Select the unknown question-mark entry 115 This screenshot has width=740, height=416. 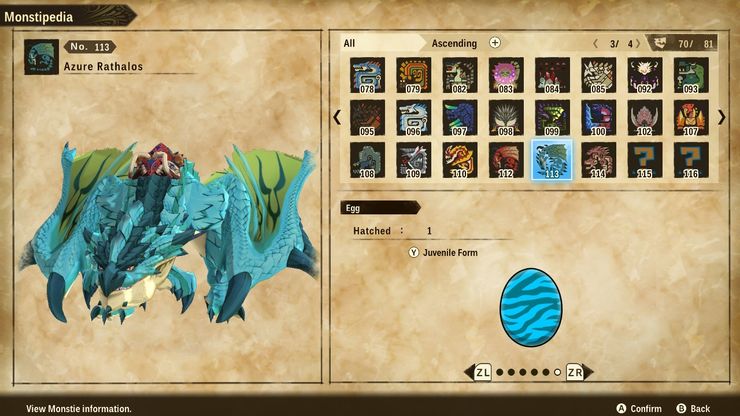coord(645,160)
